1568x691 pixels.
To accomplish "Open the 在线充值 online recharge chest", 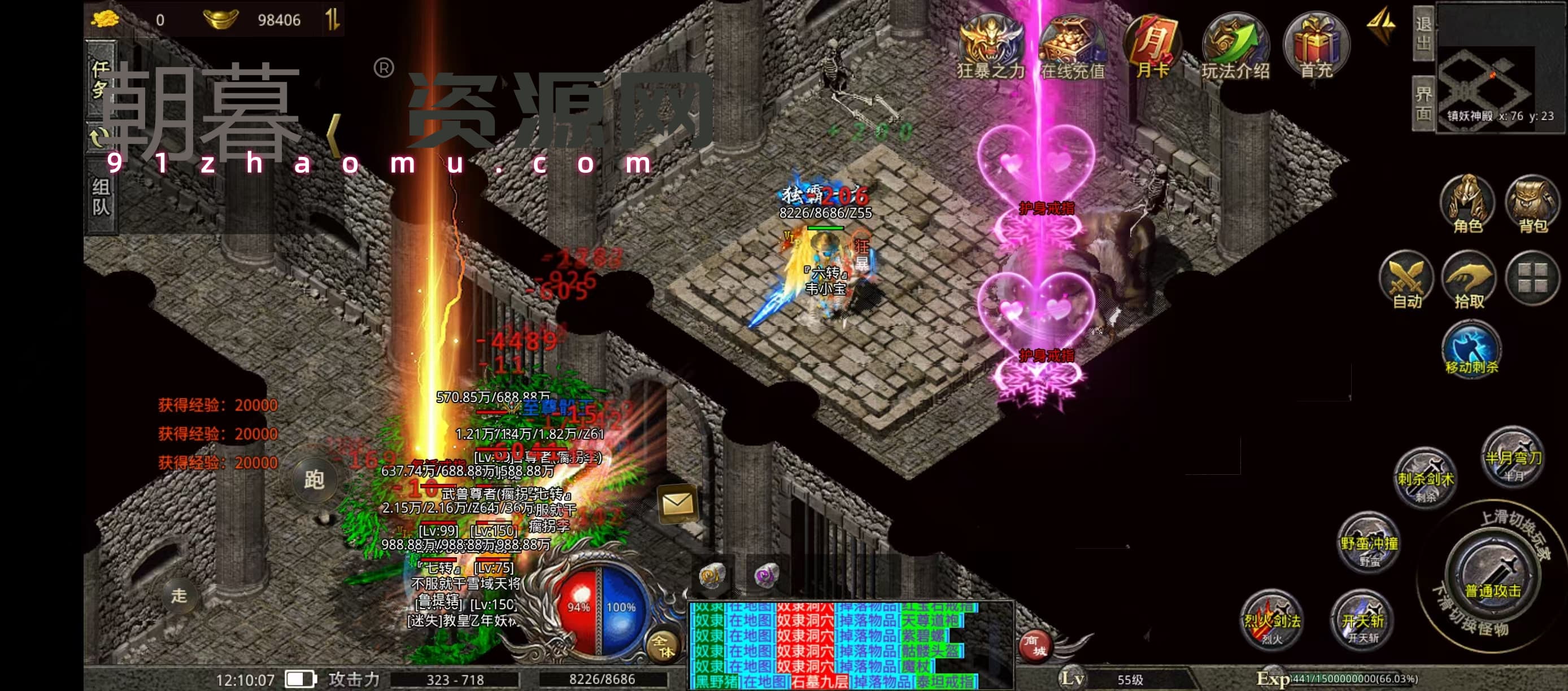I will (1072, 47).
